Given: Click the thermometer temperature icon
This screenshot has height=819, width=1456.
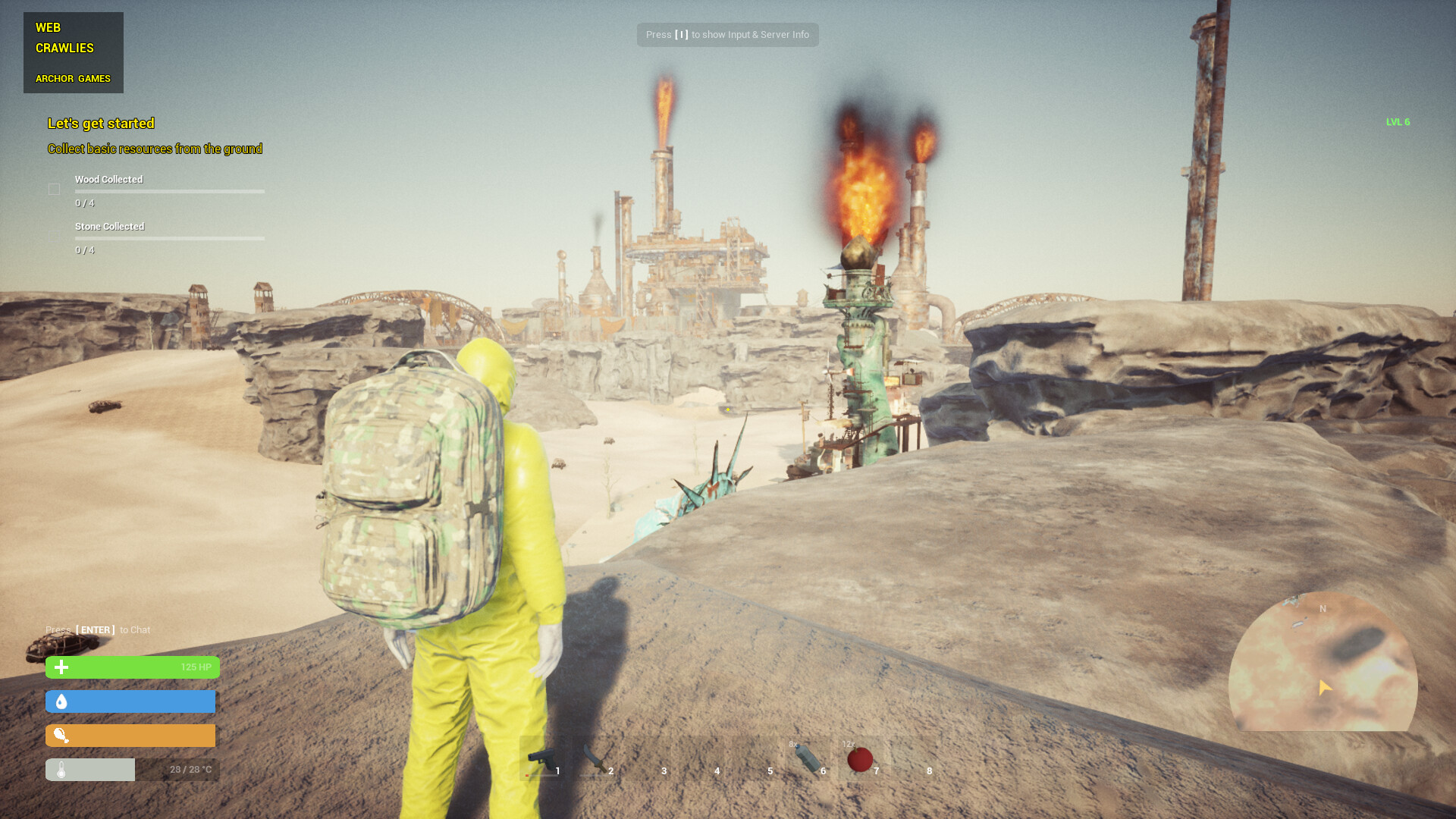Looking at the screenshot, I should click(x=60, y=769).
